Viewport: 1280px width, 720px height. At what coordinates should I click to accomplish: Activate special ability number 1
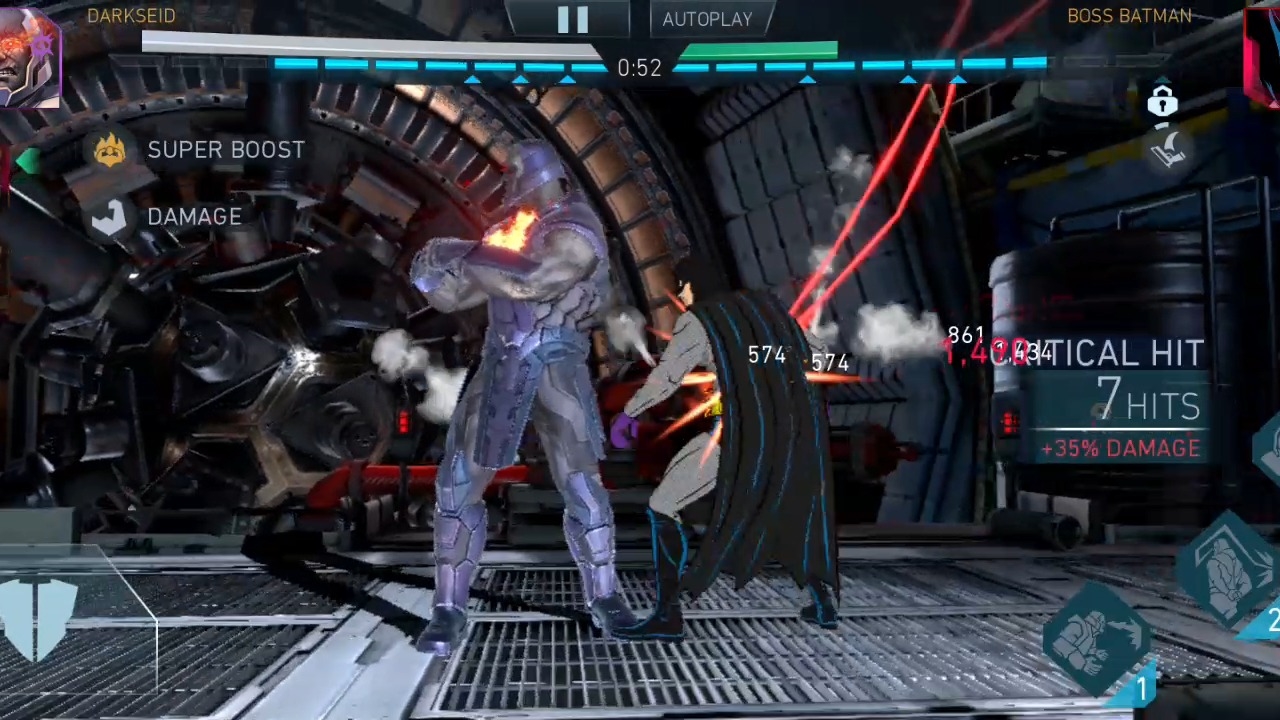point(1097,637)
